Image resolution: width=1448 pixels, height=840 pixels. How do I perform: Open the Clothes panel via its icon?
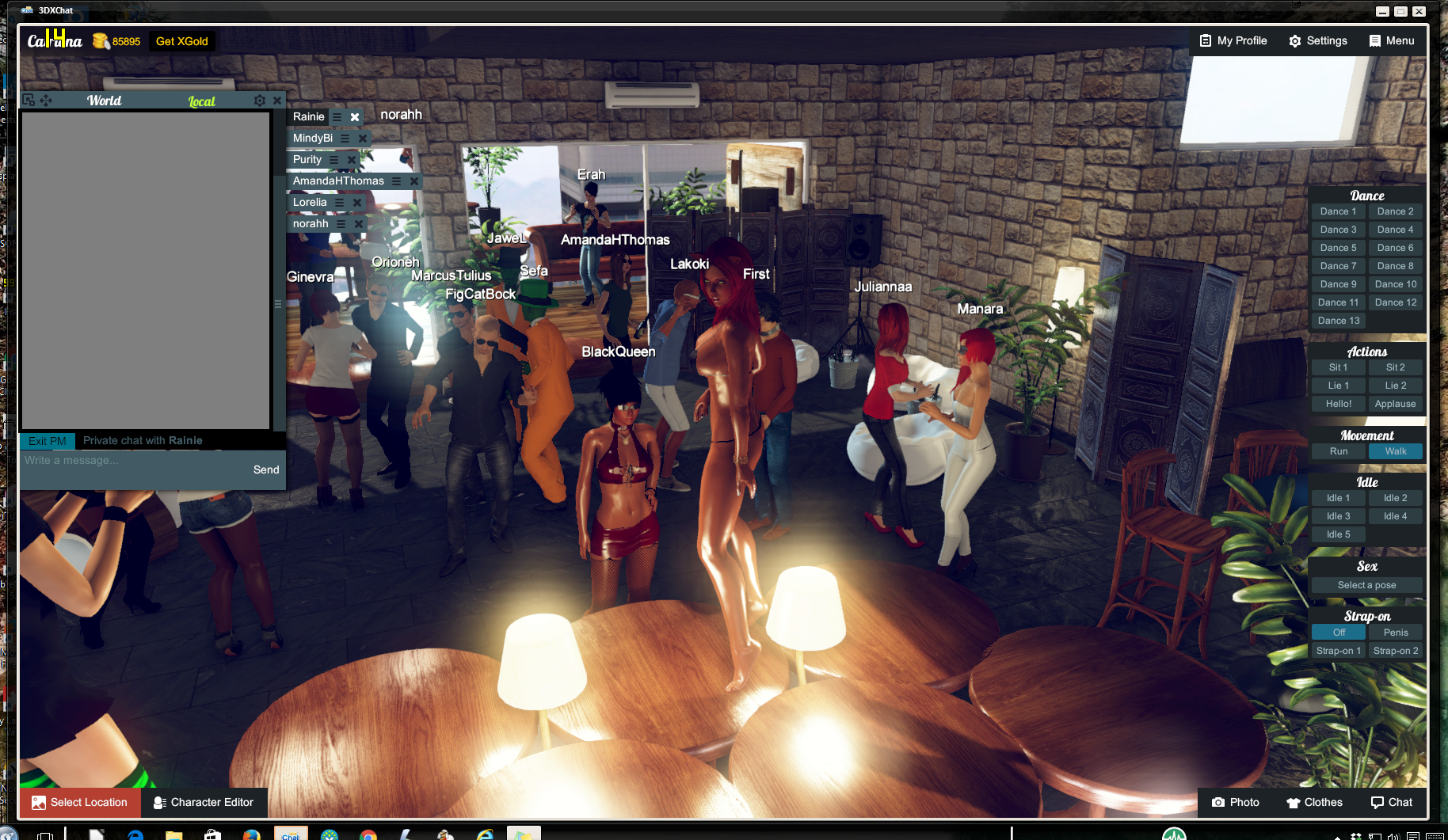point(1294,802)
